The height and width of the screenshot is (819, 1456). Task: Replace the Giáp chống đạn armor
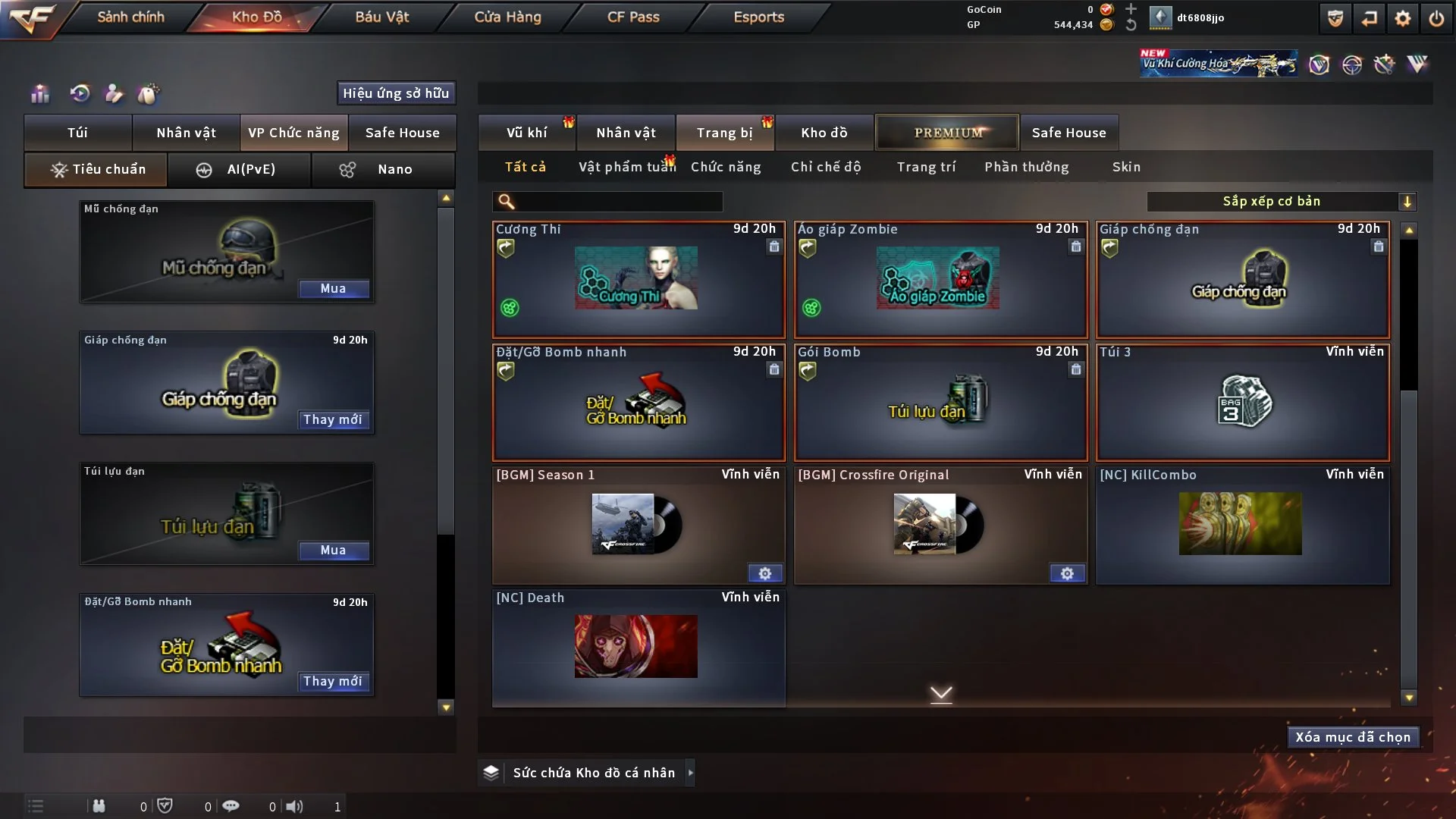click(333, 420)
